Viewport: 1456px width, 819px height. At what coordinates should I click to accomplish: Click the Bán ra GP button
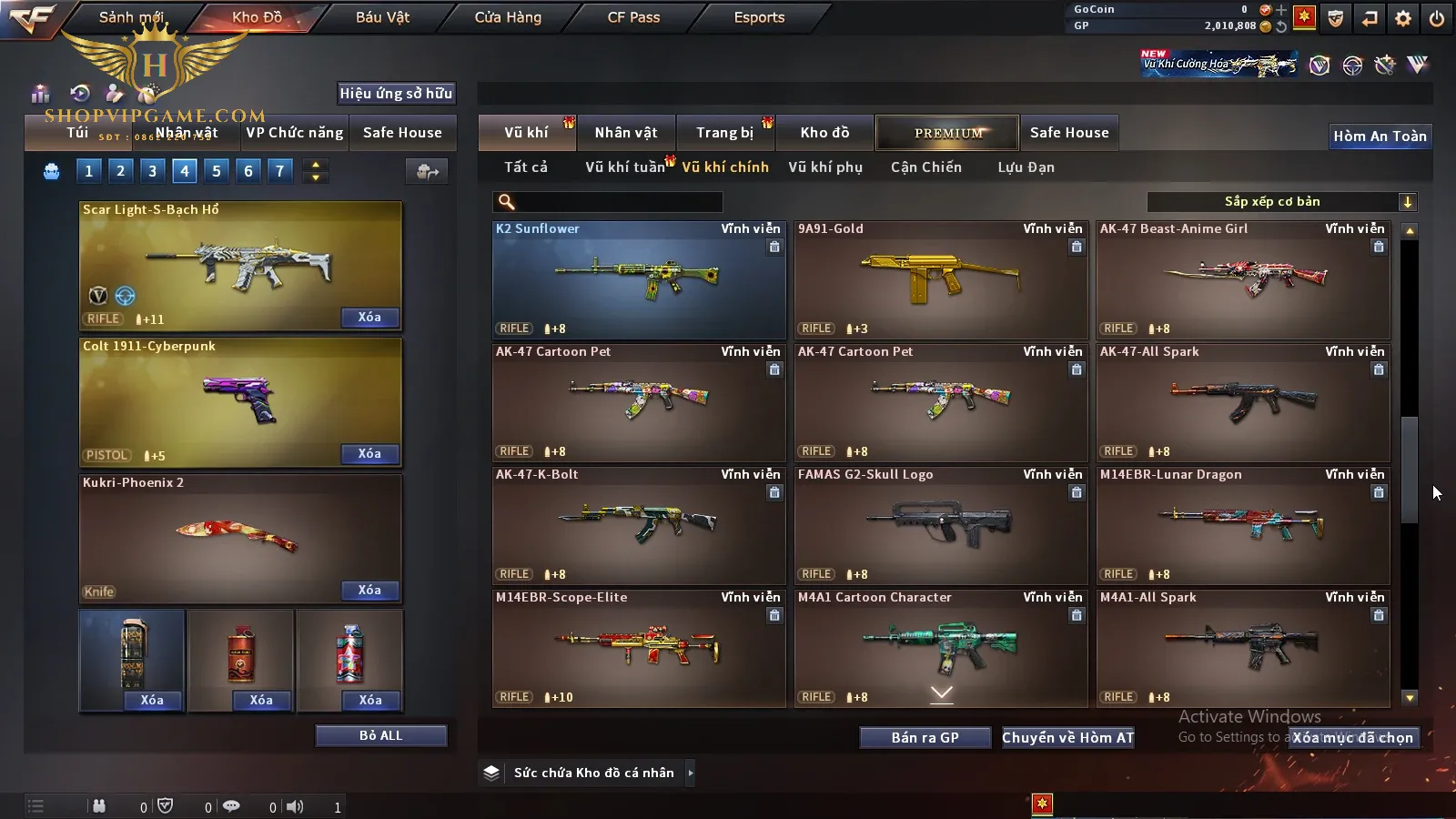coord(925,738)
